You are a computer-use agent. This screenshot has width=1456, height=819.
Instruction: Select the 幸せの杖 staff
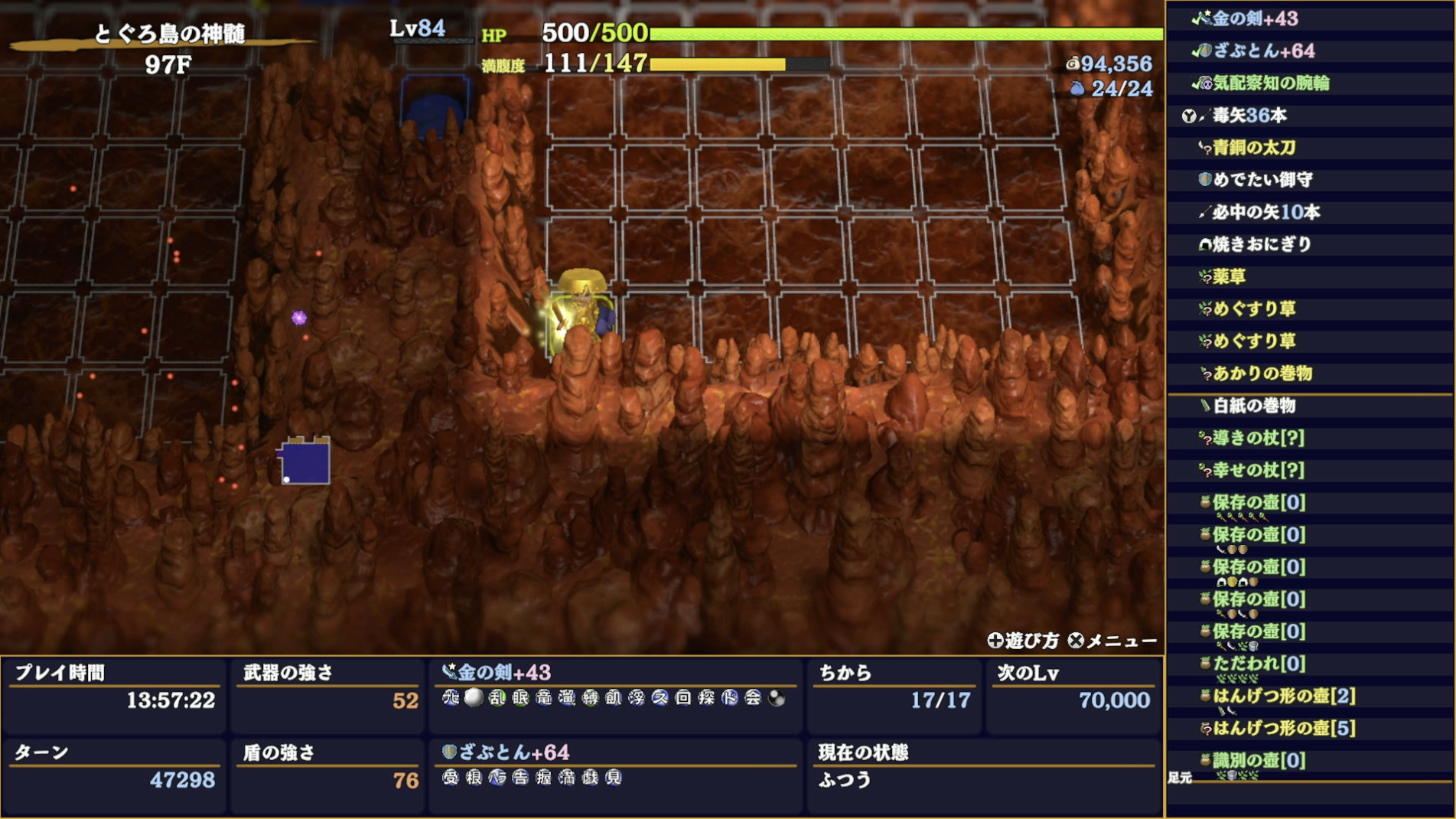pyautogui.click(x=1258, y=470)
